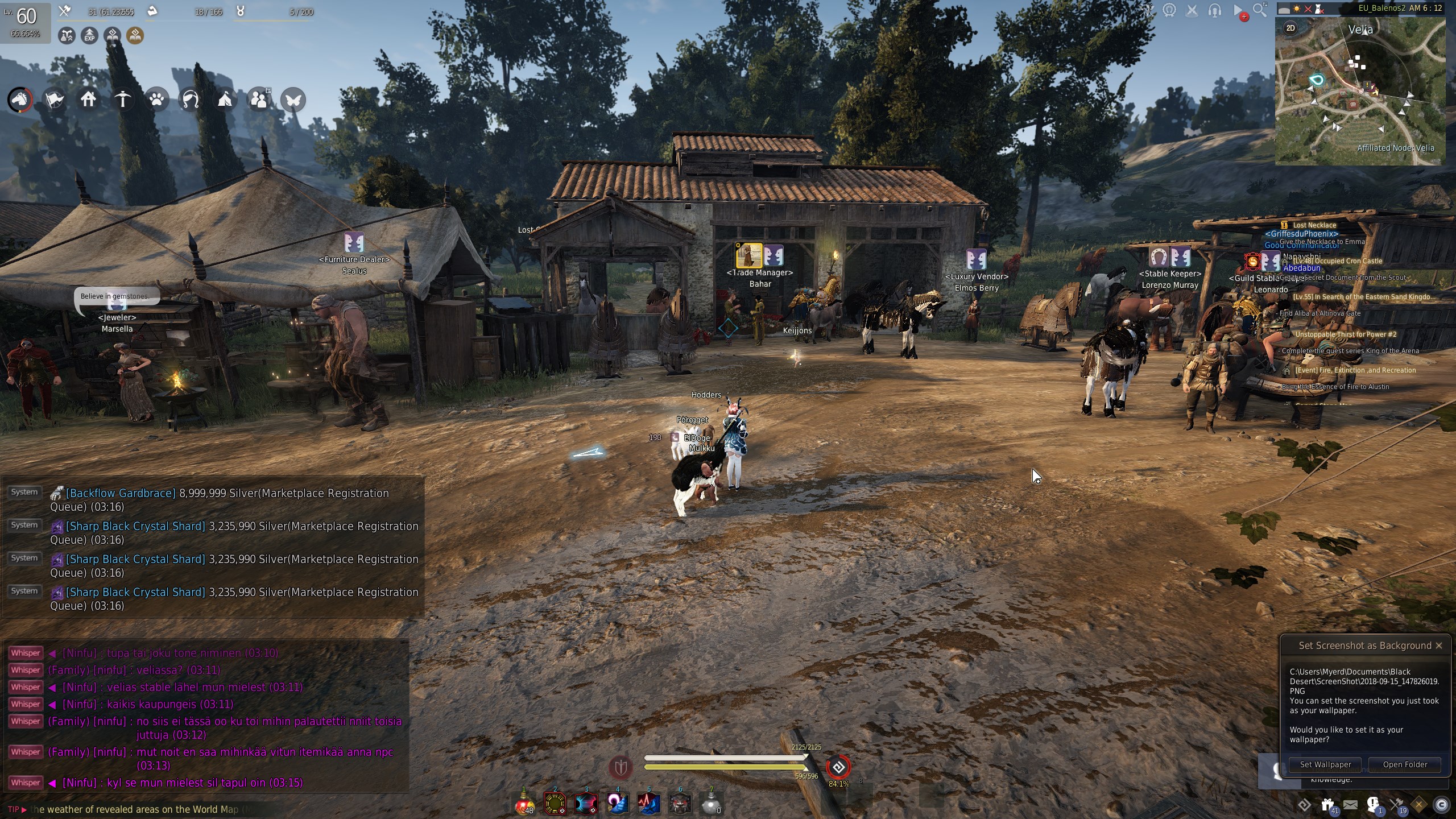Open the butterfly fairy icon
The image size is (1456, 819).
point(293,100)
